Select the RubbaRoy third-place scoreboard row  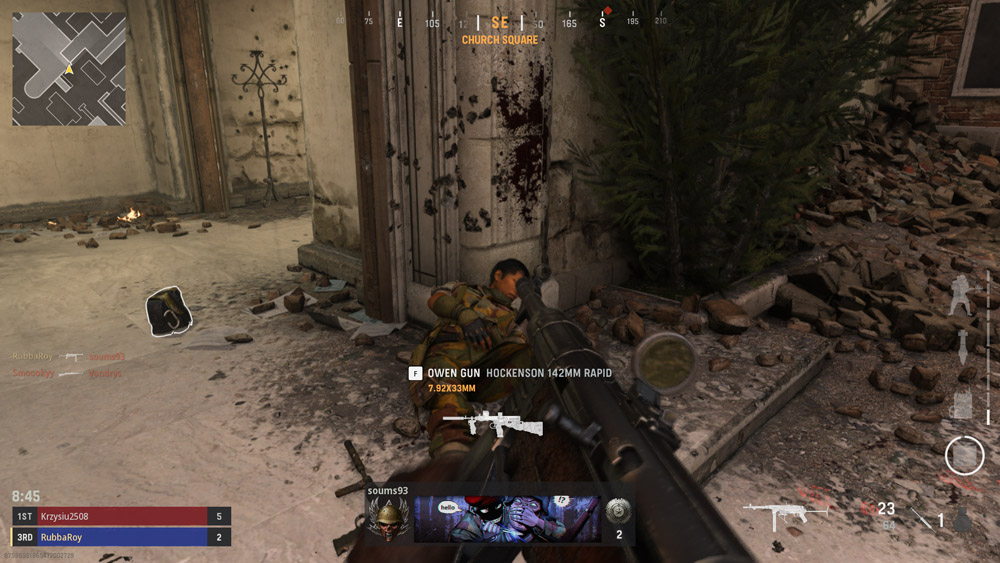tap(122, 537)
